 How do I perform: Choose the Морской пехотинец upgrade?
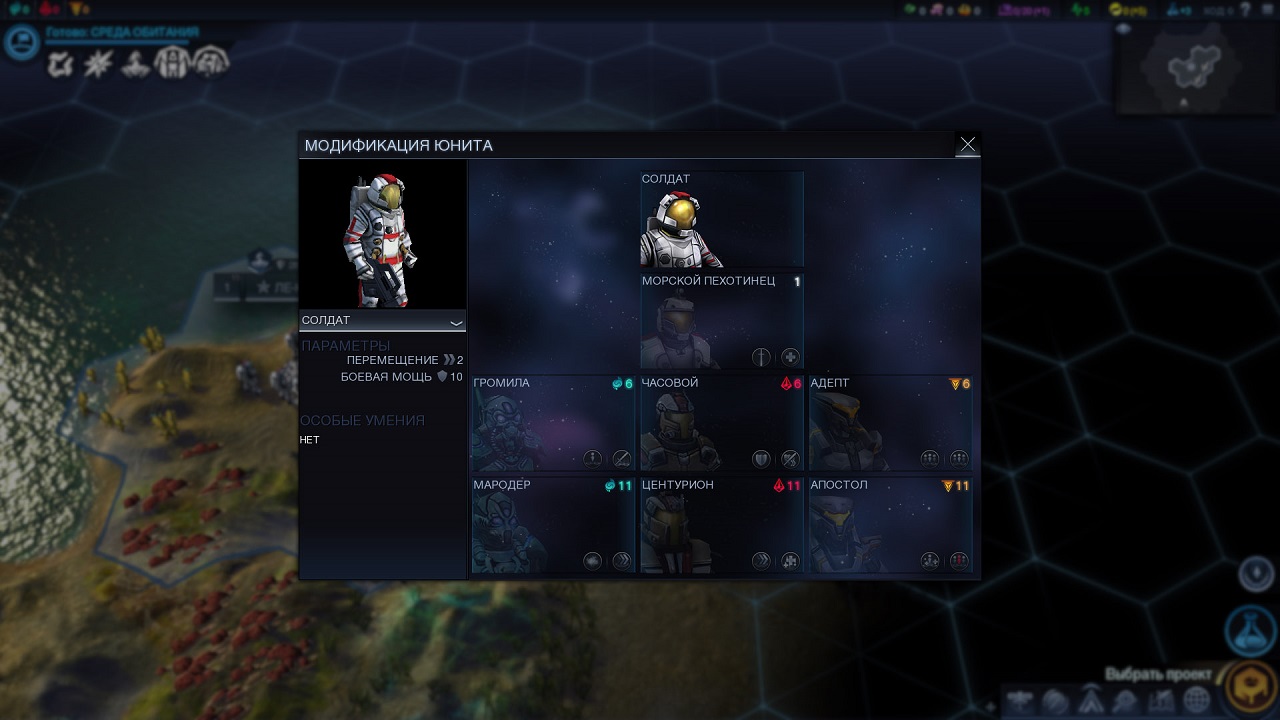721,321
